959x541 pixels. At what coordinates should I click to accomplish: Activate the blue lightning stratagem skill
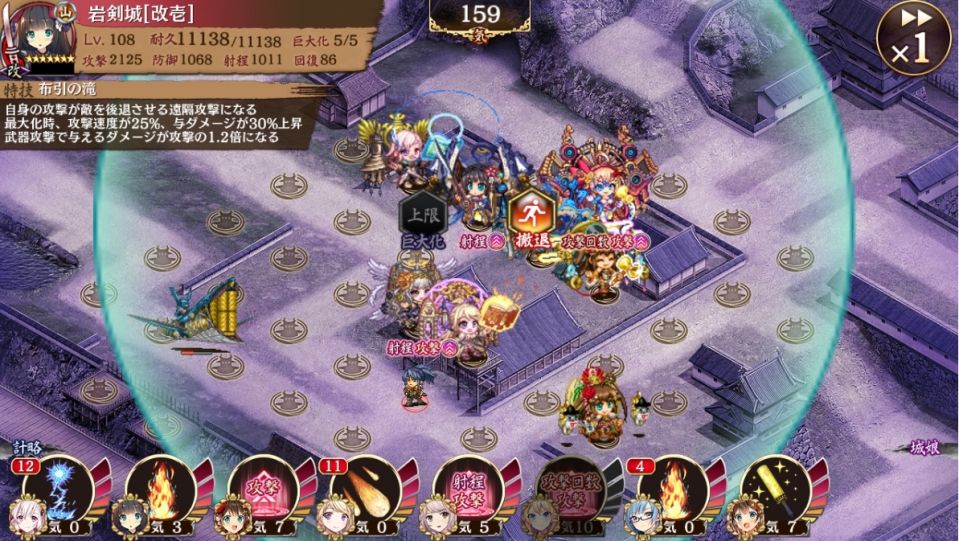pyautogui.click(x=58, y=489)
